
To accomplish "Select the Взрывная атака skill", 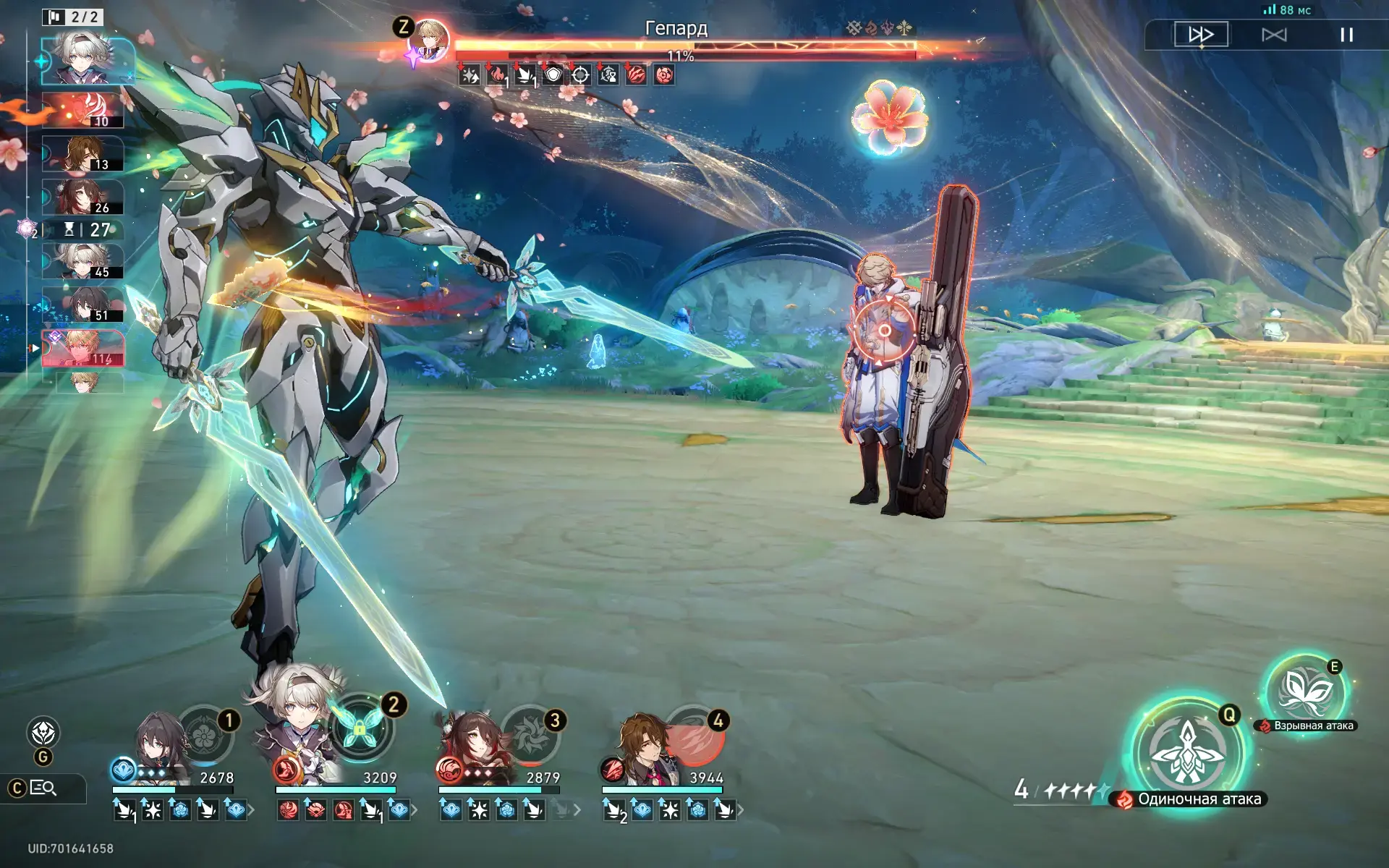I will [1305, 692].
